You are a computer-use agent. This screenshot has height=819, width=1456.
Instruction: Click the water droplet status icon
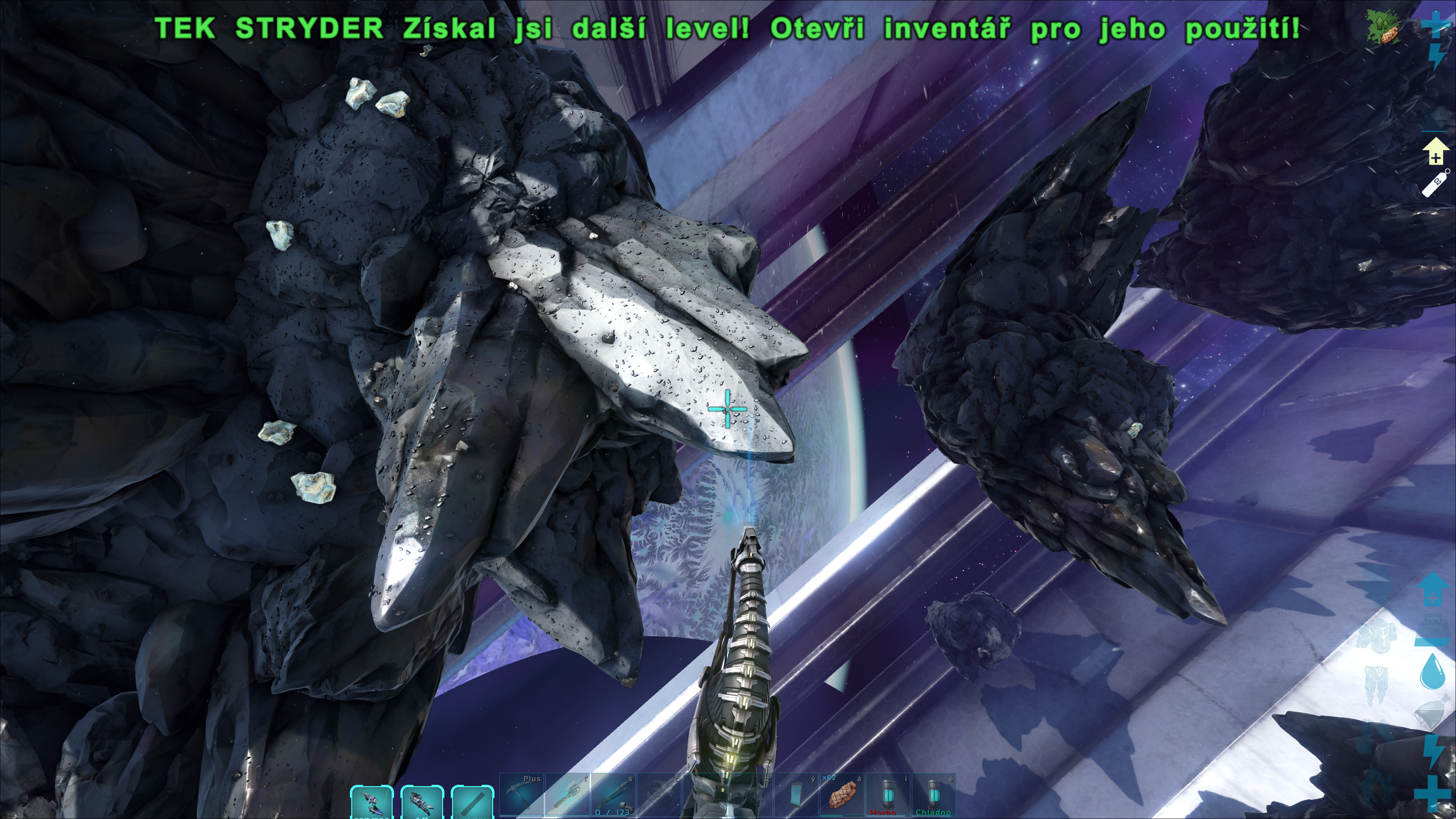tap(1432, 672)
